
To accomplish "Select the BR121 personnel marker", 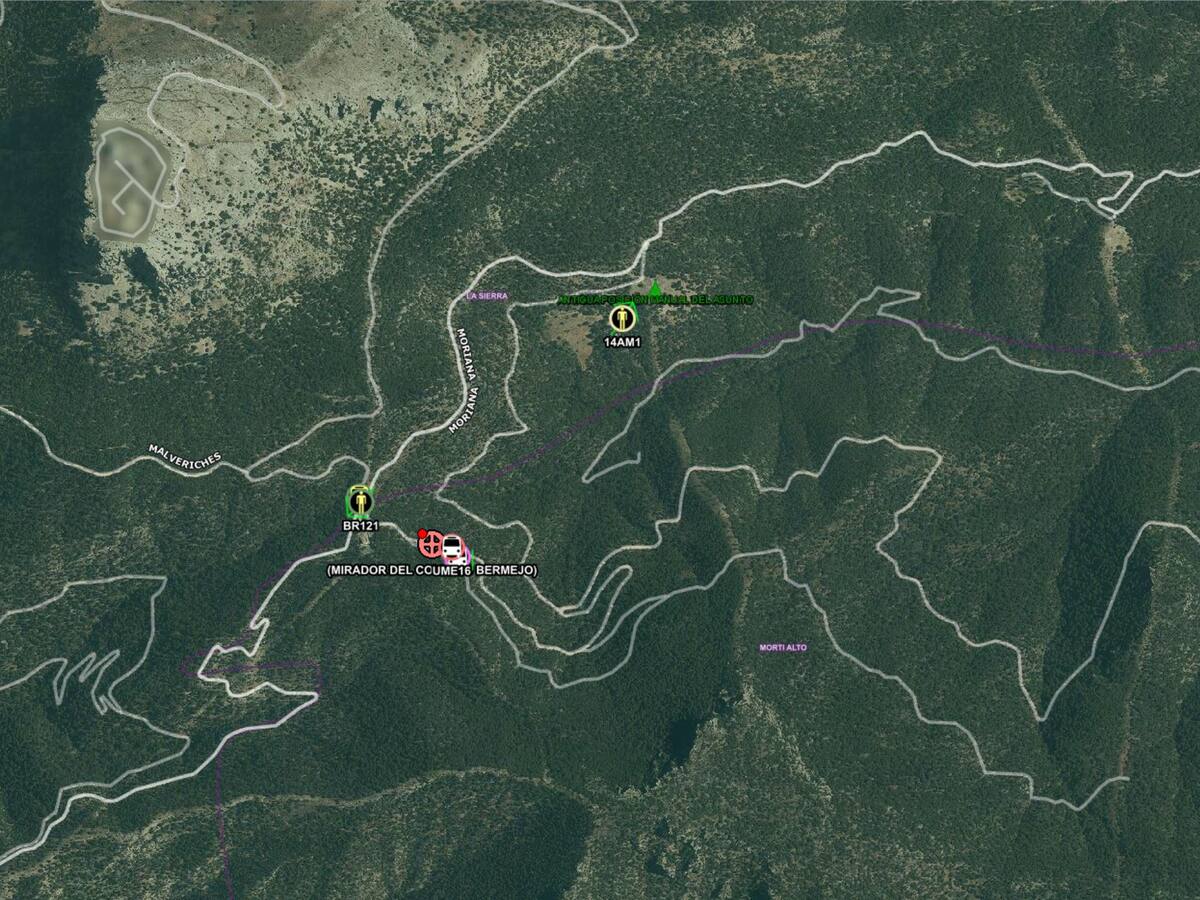I will (360, 500).
